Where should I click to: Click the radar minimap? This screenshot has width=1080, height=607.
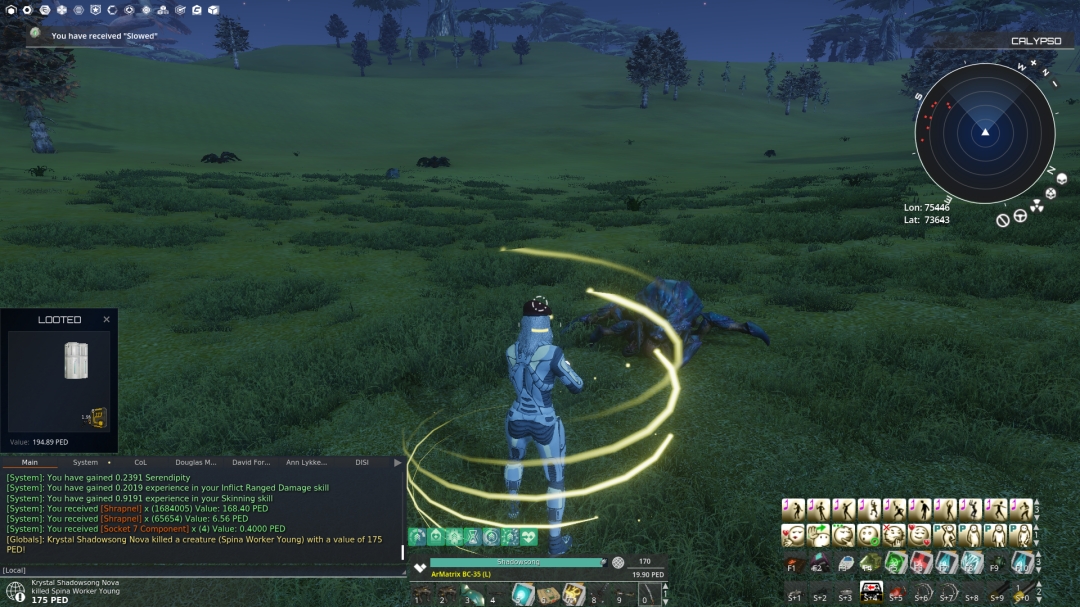click(985, 132)
